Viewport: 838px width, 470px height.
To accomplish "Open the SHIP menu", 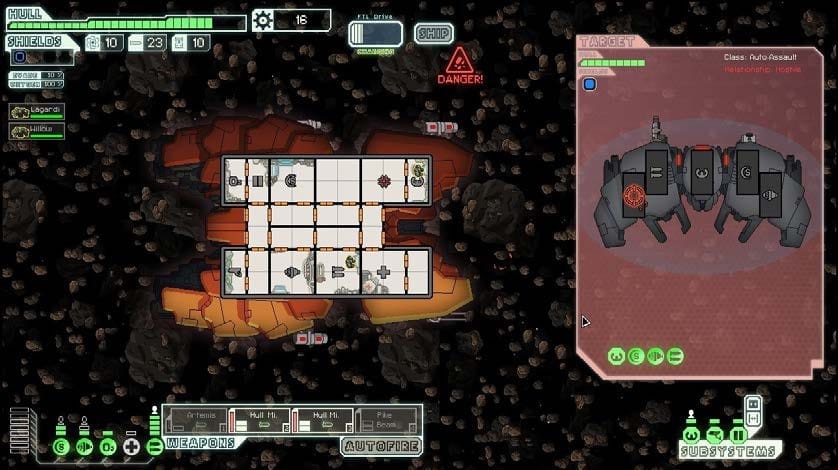I will [x=433, y=34].
